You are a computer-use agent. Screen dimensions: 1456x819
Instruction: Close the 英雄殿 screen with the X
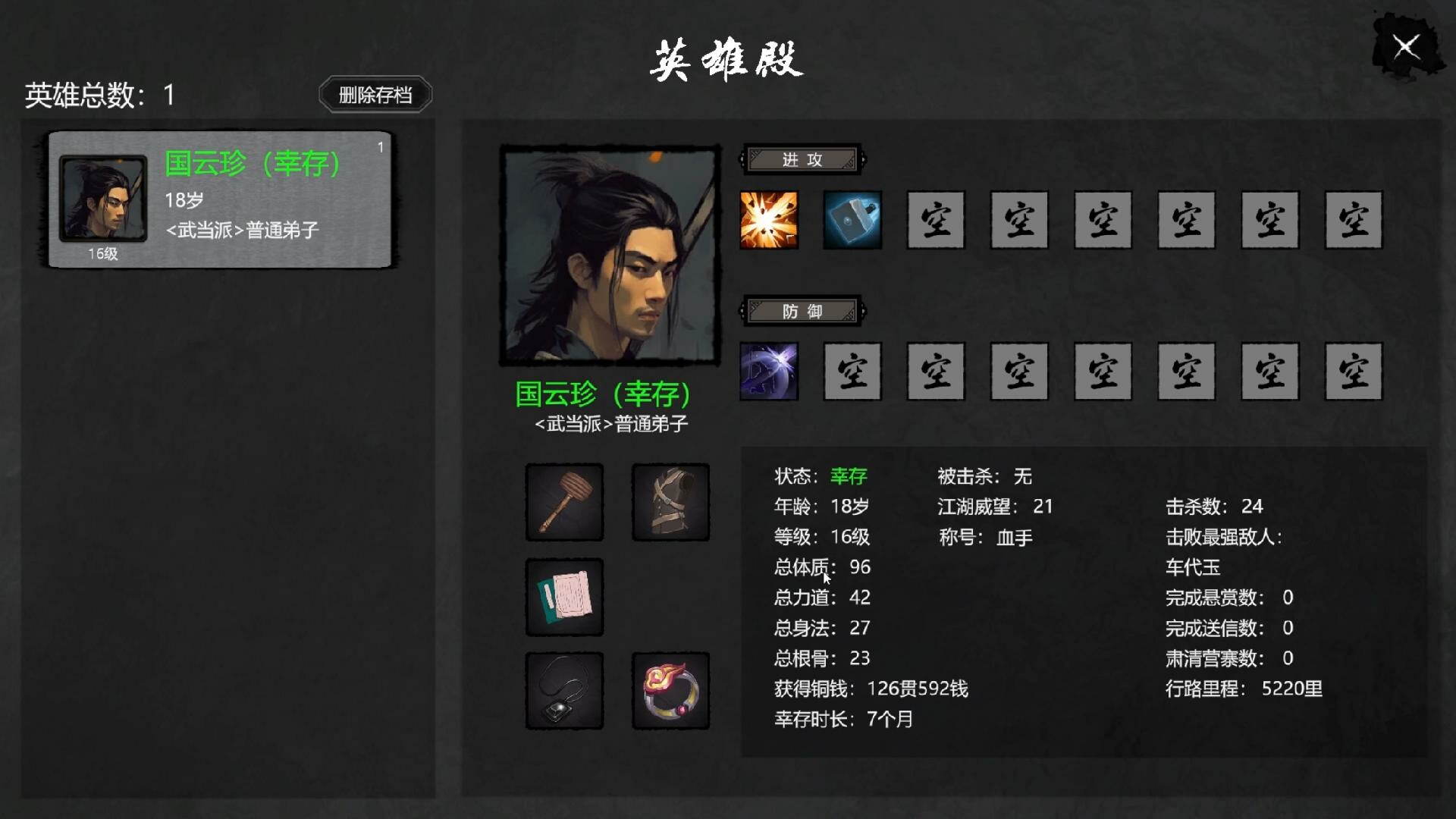1407,47
